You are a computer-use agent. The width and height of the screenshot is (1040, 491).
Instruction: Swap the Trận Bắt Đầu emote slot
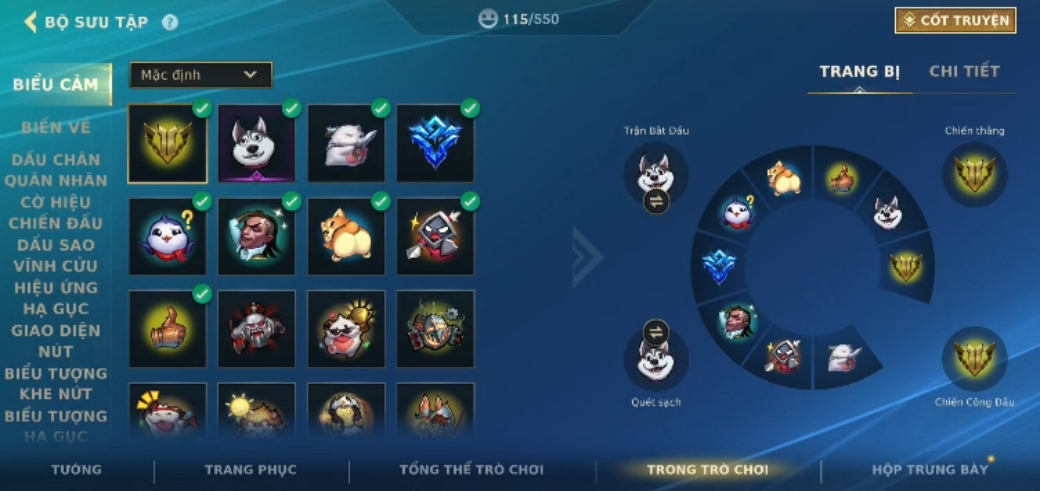coord(656,201)
